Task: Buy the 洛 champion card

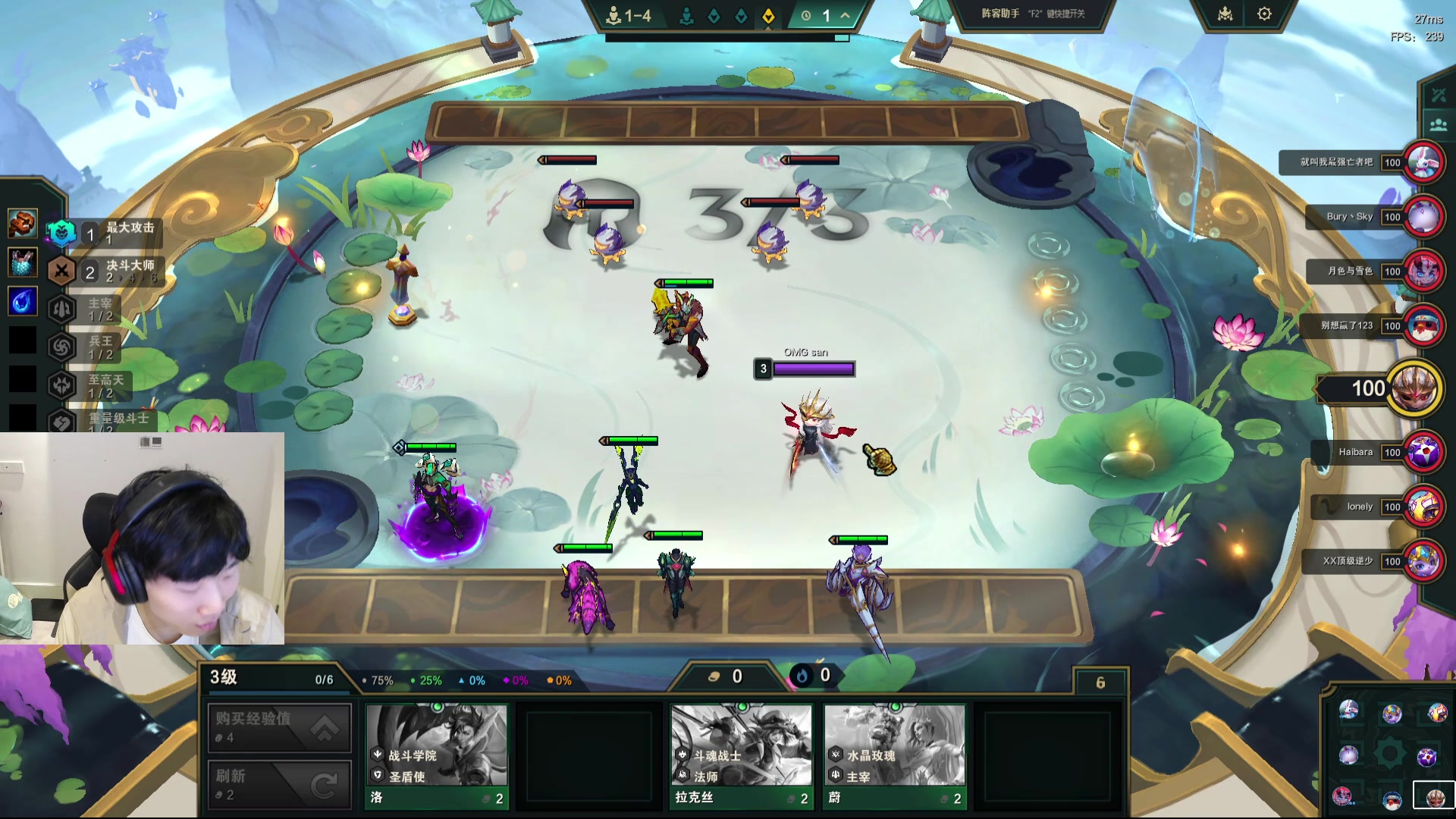Action: [x=436, y=755]
